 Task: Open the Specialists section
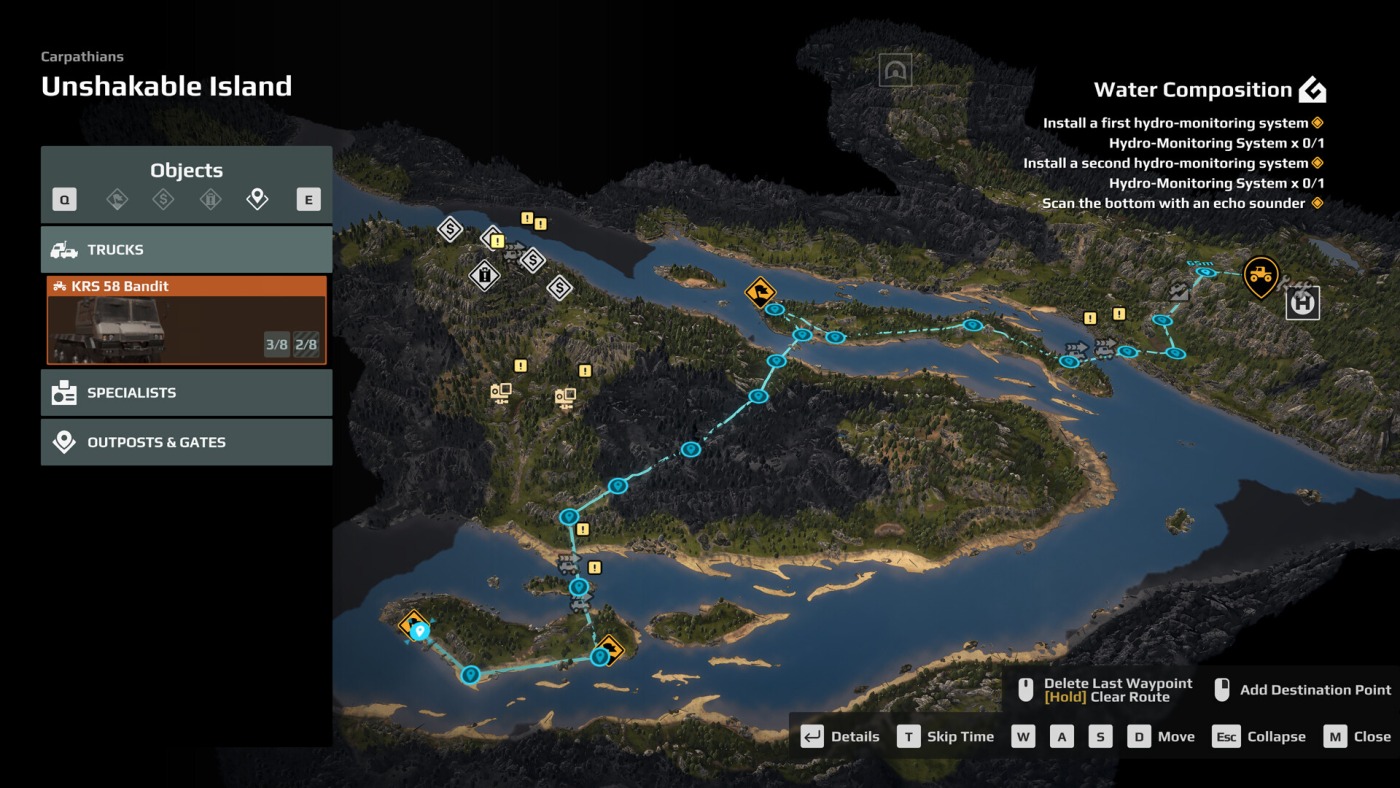click(186, 393)
